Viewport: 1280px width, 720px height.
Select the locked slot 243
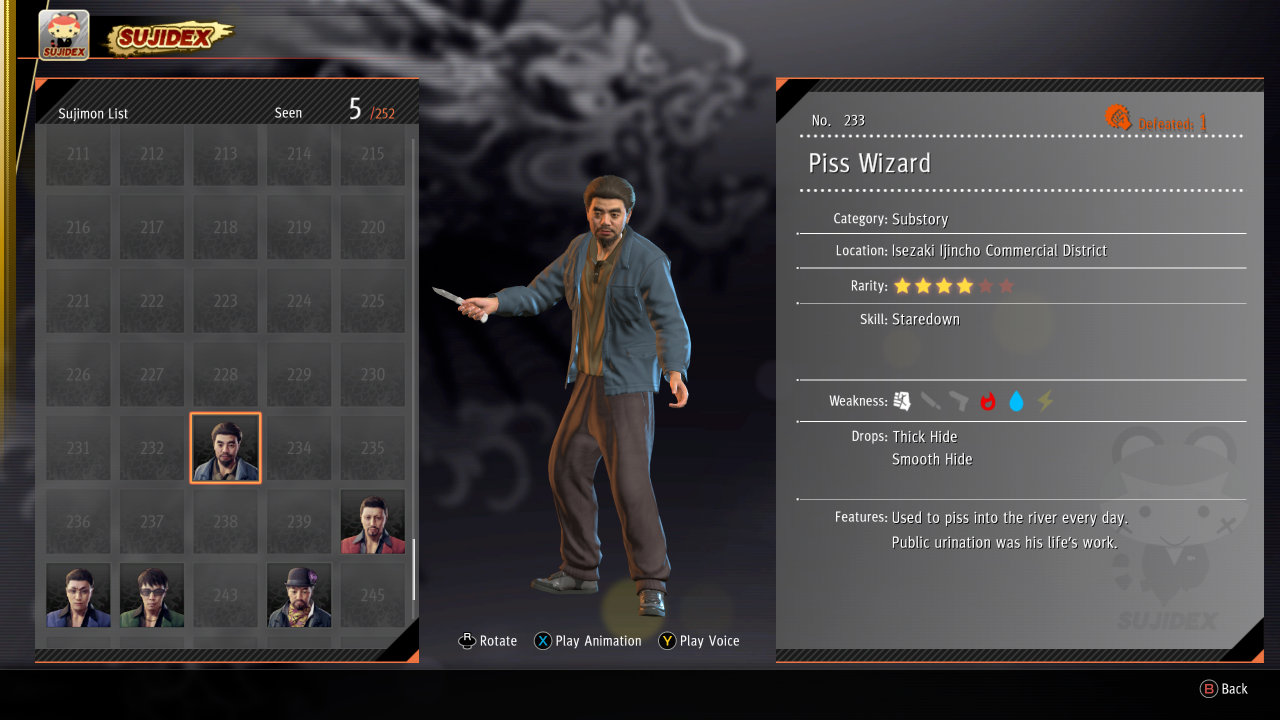(225, 595)
